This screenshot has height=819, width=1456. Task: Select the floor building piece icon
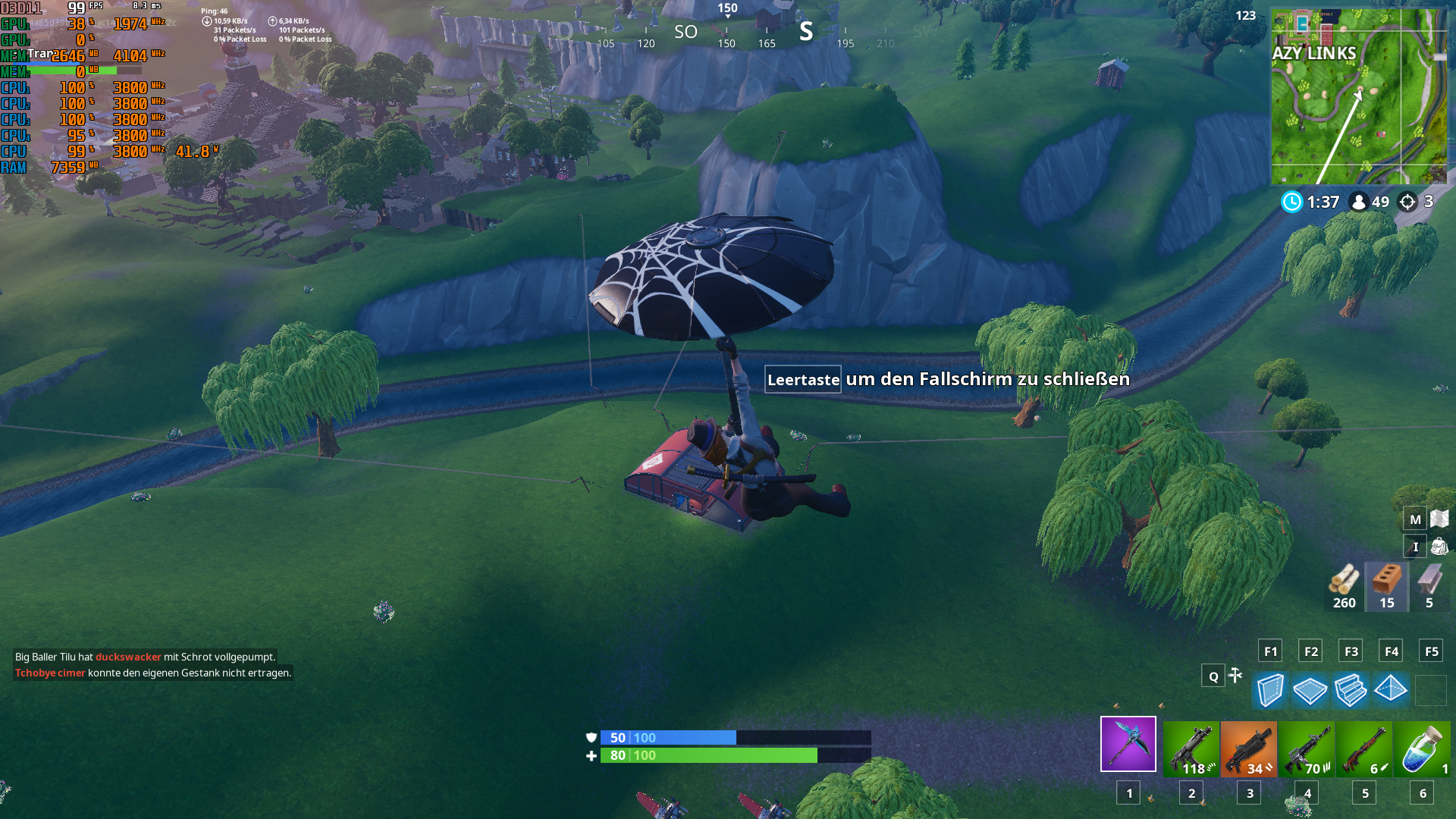[1310, 691]
